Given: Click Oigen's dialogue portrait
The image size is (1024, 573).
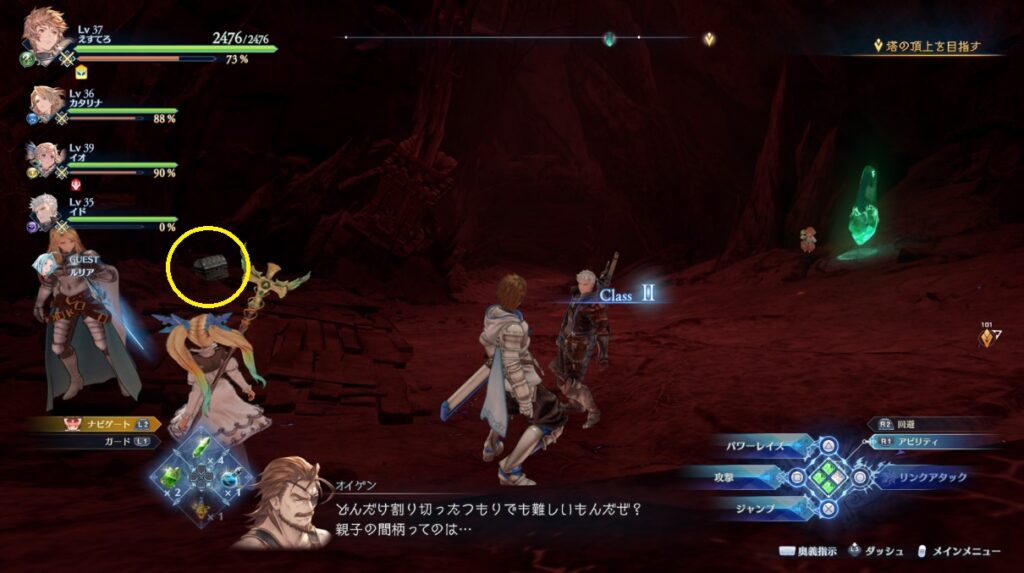Looking at the screenshot, I should coord(285,503).
